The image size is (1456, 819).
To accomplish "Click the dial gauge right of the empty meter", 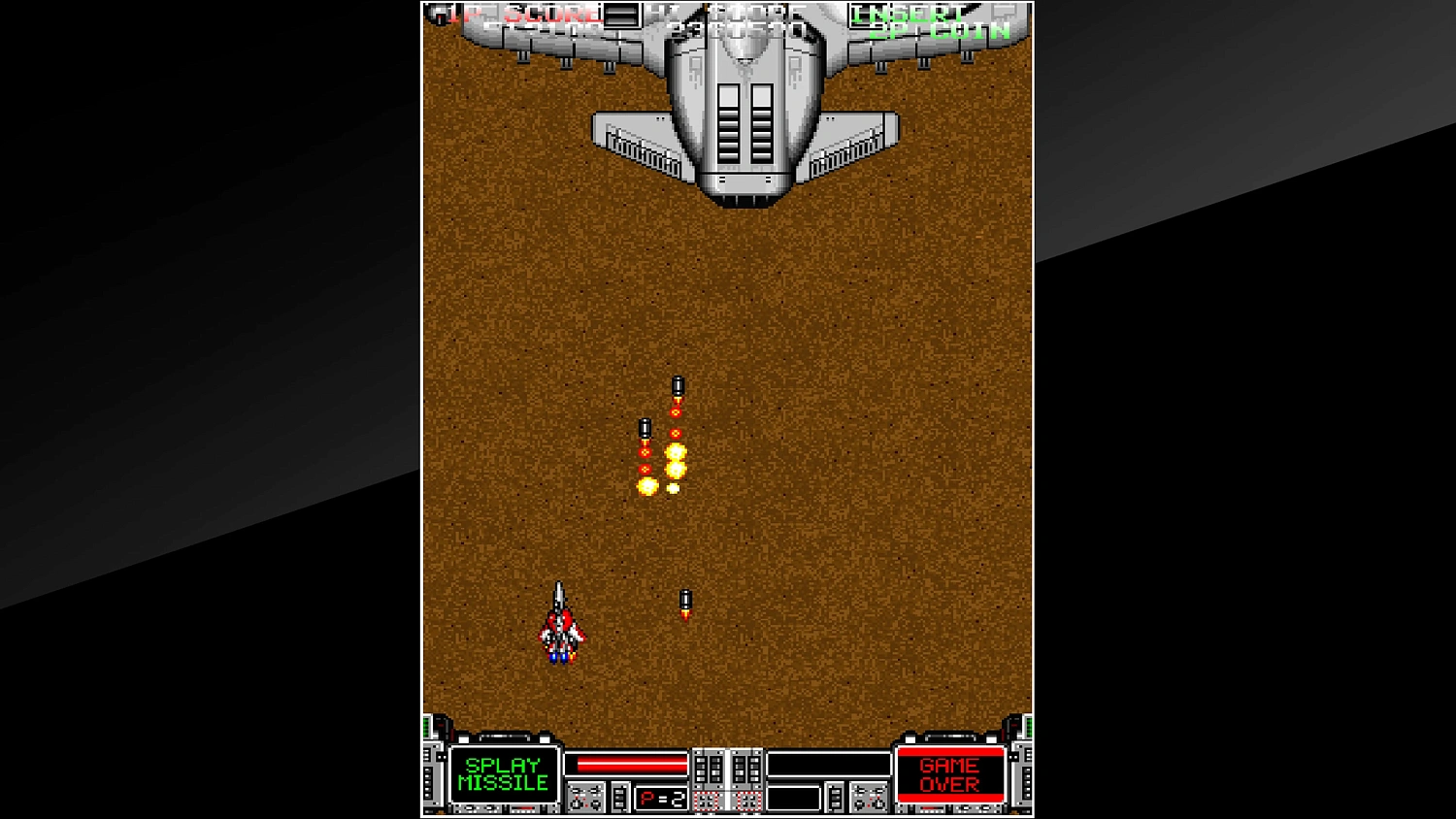I will tap(869, 795).
